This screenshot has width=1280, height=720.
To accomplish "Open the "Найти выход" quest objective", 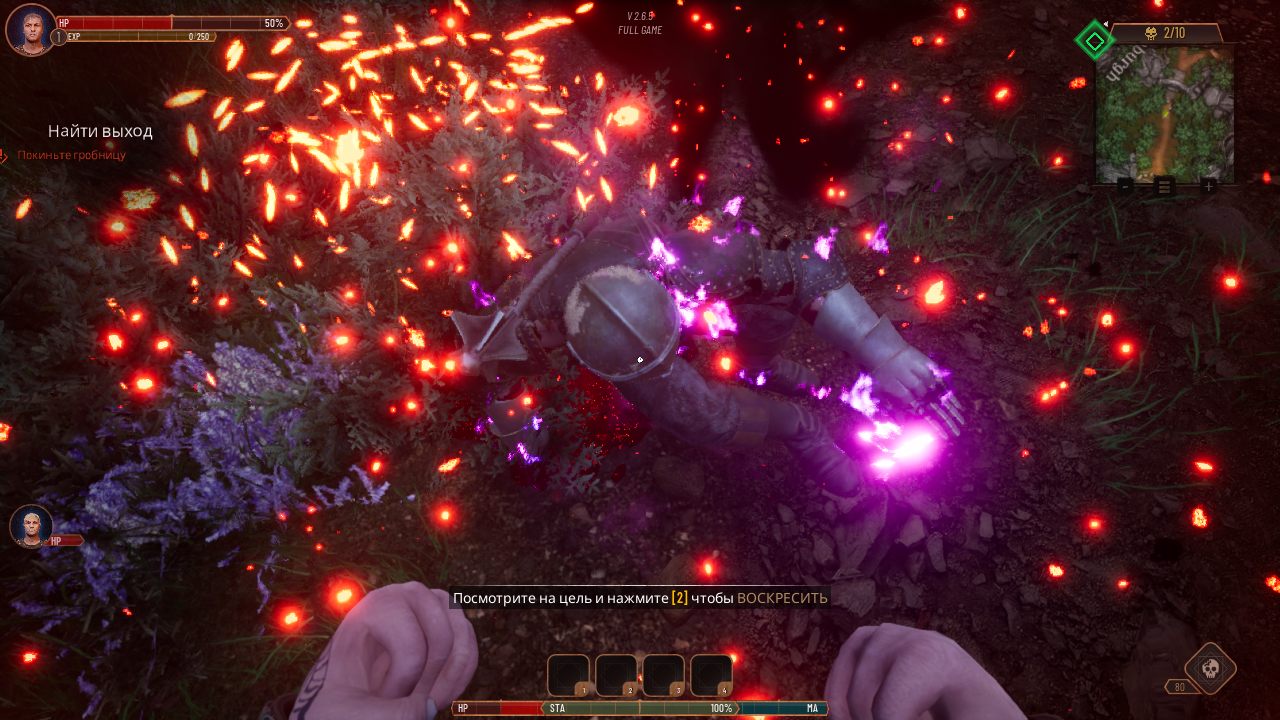I will click(100, 131).
